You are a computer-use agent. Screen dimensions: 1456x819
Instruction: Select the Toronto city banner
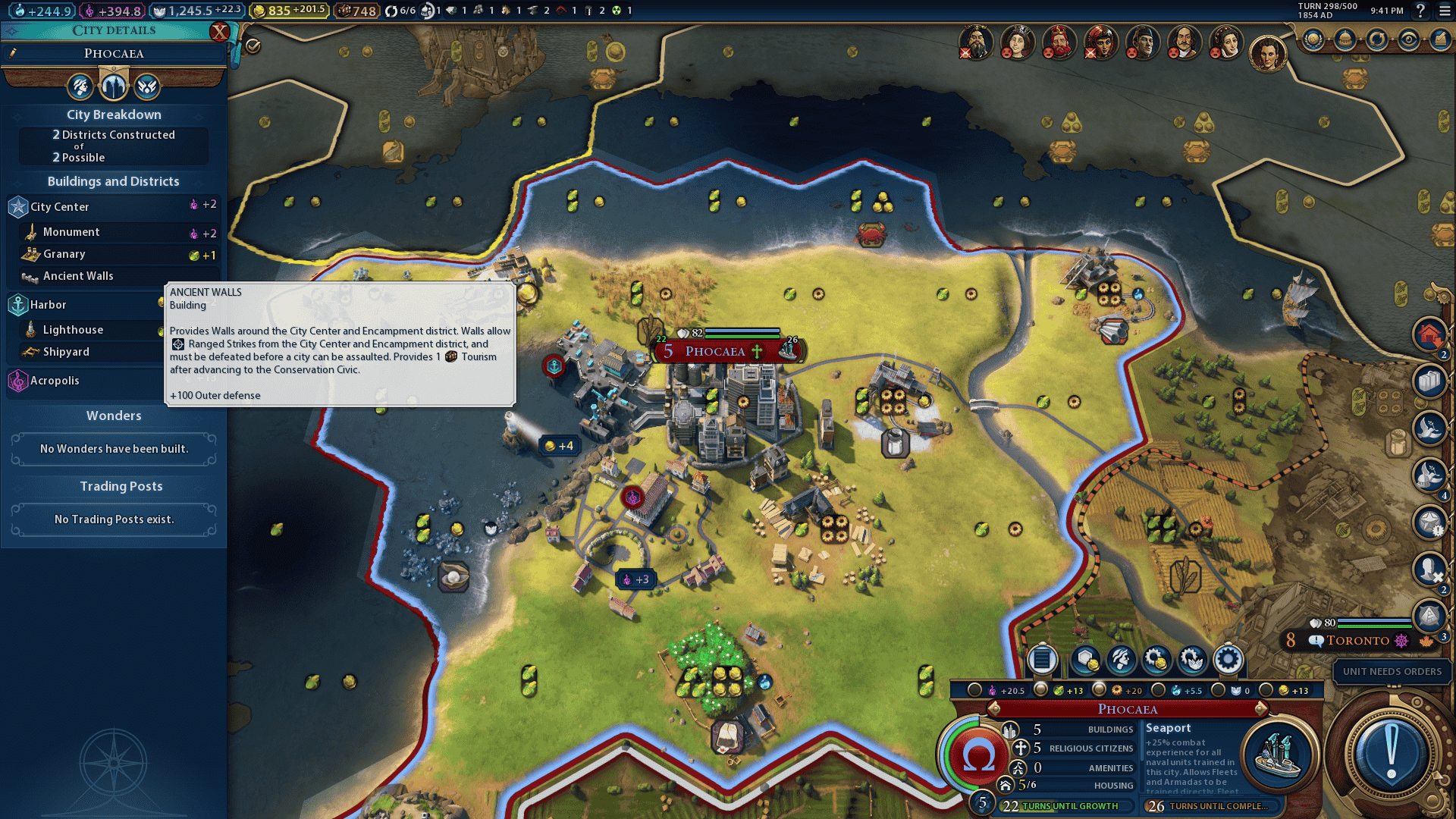point(1357,641)
